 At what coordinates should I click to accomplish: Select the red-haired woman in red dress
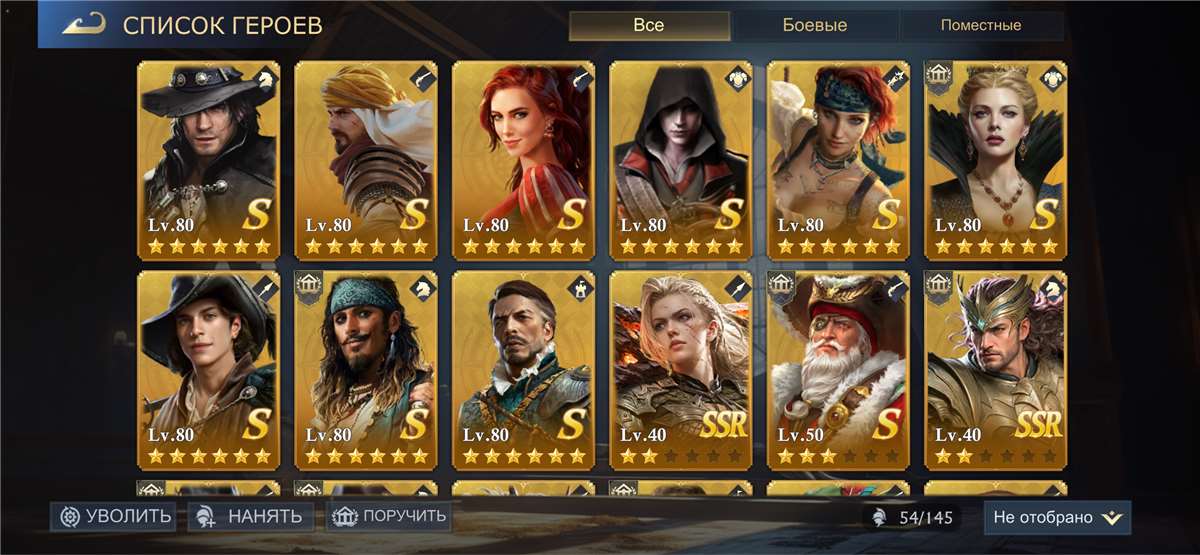(523, 160)
